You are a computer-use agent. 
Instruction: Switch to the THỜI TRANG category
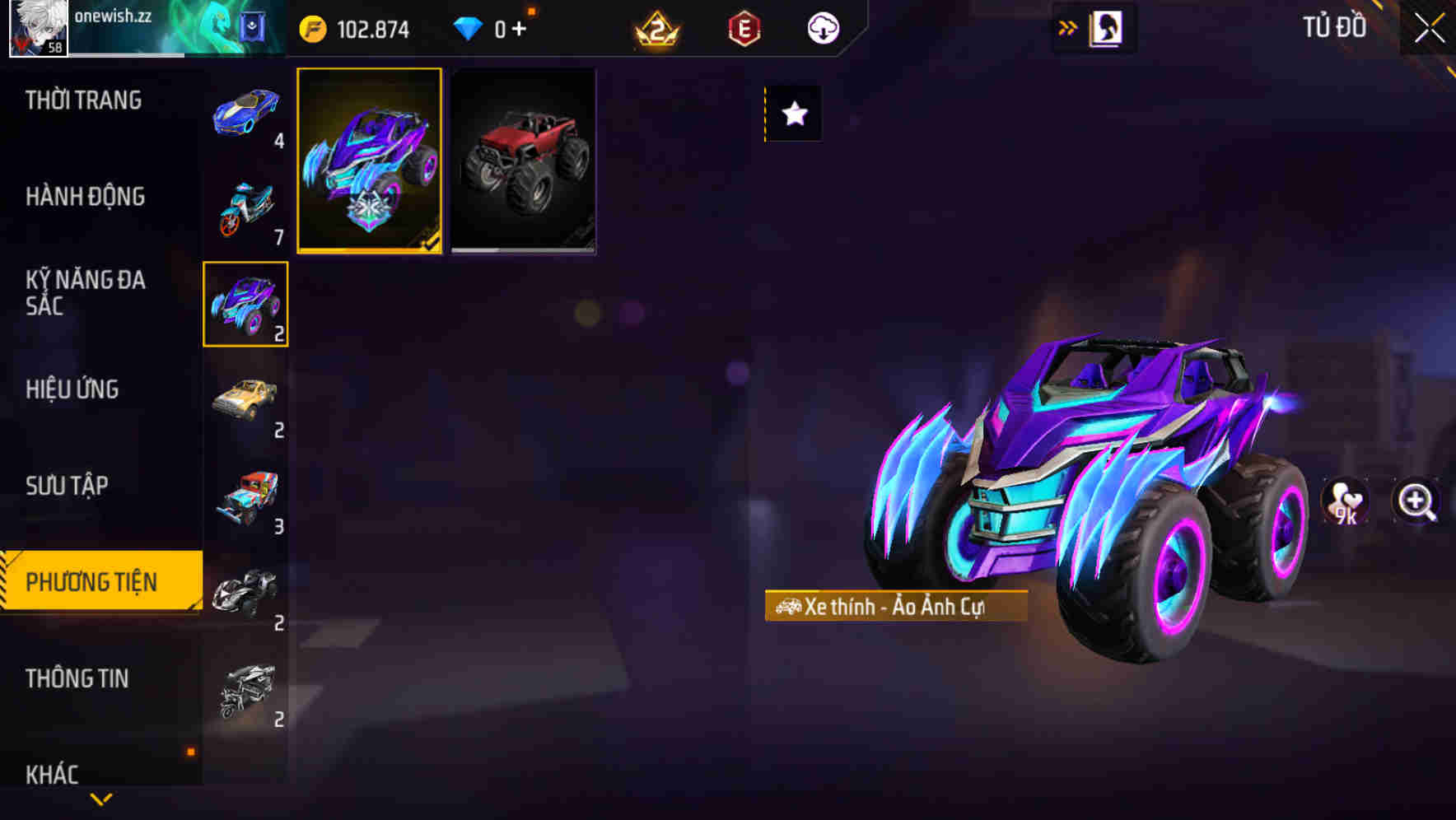tap(85, 100)
